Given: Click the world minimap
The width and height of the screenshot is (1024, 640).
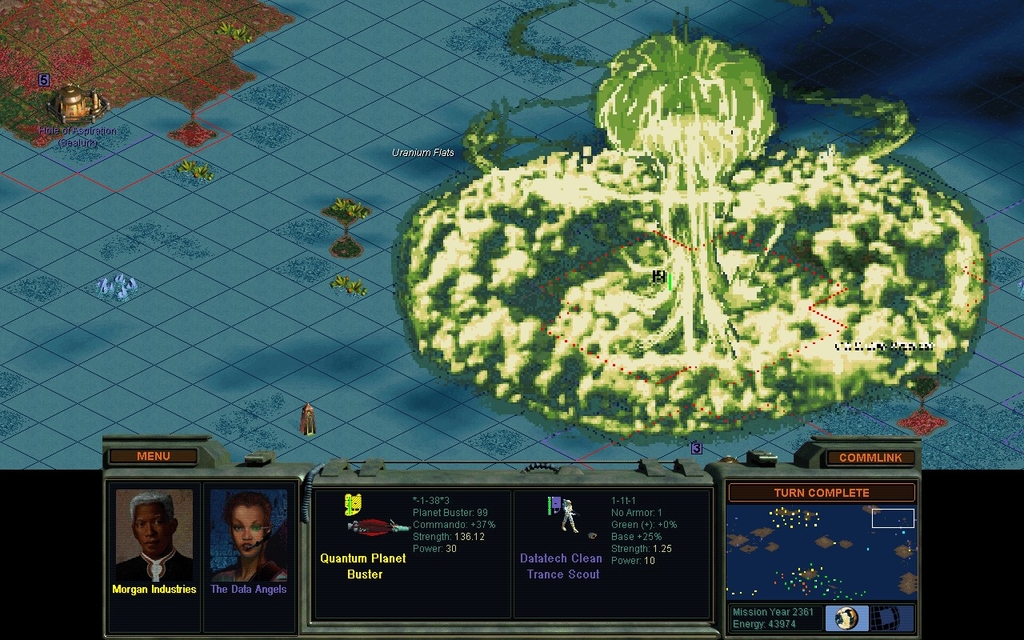Looking at the screenshot, I should [x=821, y=551].
